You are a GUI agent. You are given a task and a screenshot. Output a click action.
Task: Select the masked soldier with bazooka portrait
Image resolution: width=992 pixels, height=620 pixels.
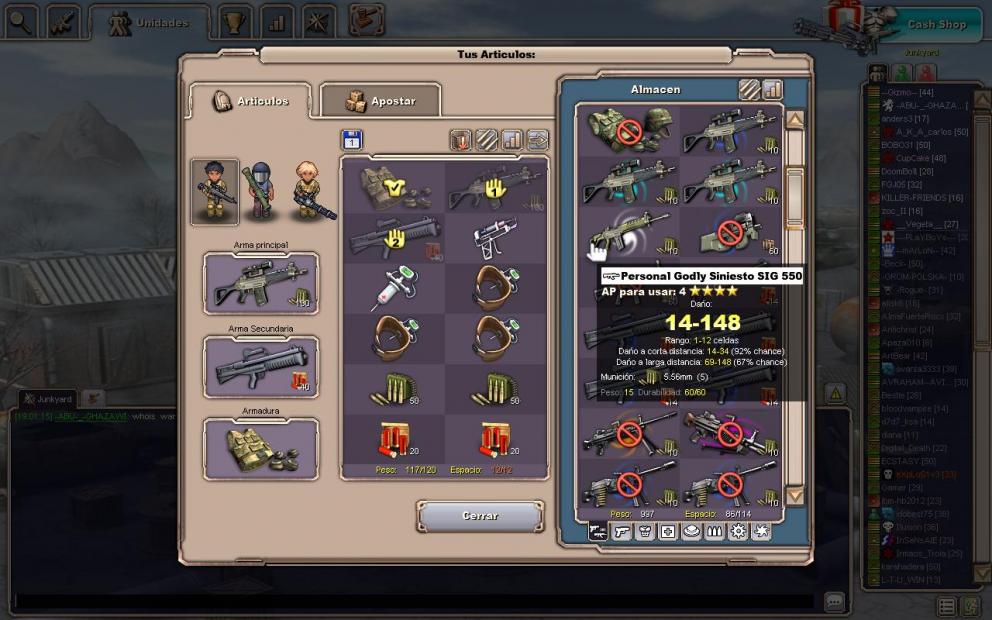[262, 191]
